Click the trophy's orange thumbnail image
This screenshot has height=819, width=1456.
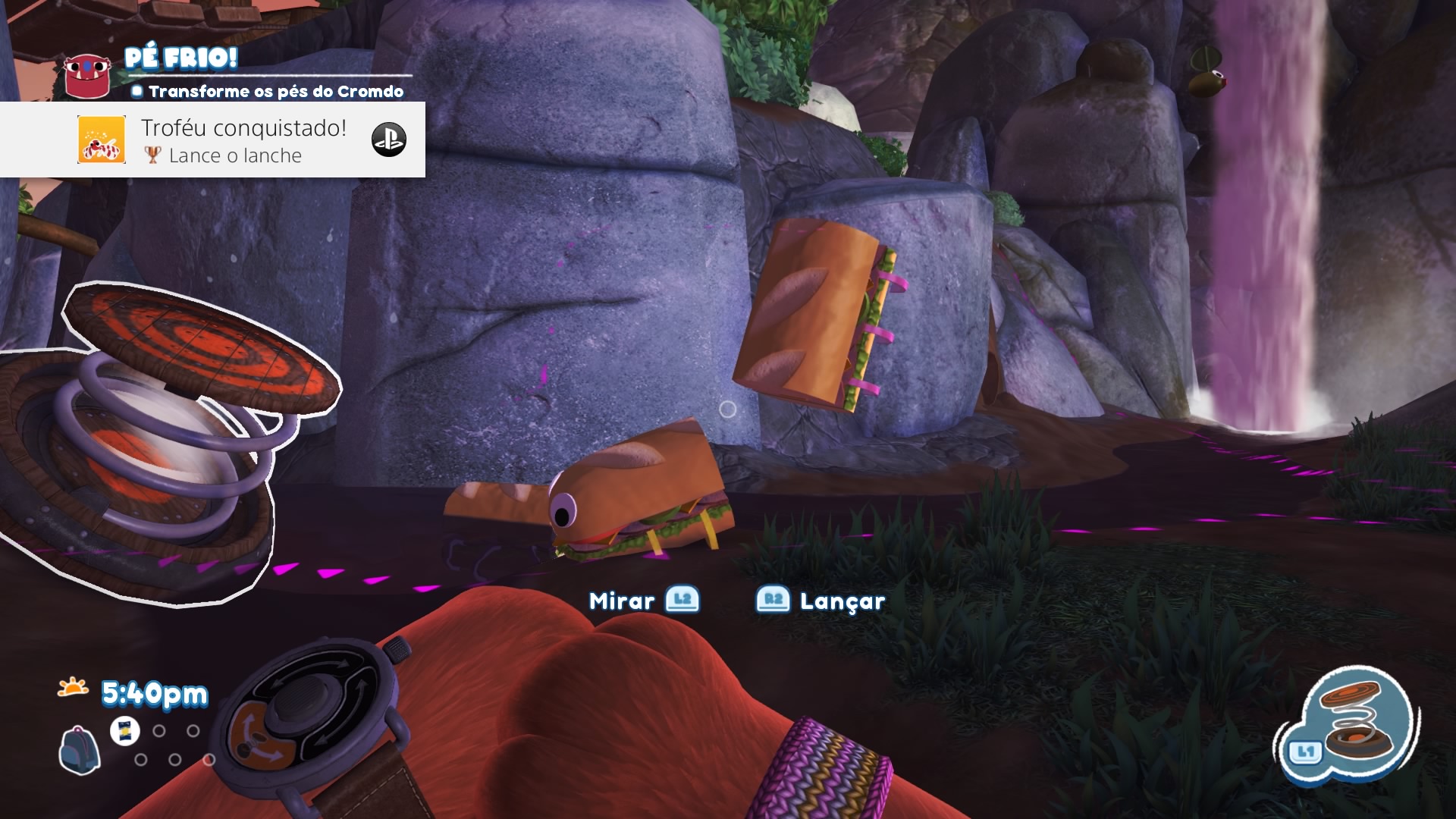(x=102, y=140)
